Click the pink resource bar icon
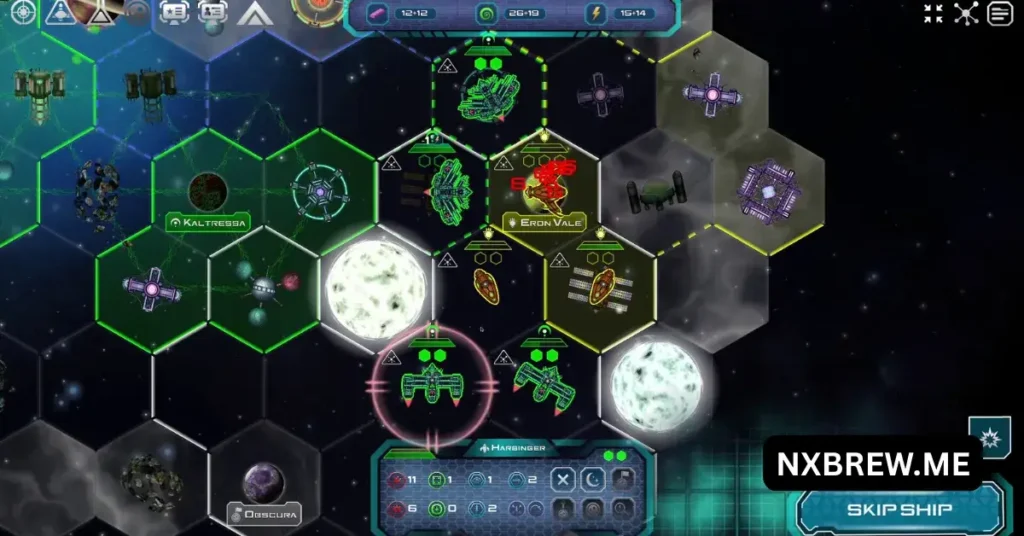This screenshot has width=1024, height=536. point(378,14)
